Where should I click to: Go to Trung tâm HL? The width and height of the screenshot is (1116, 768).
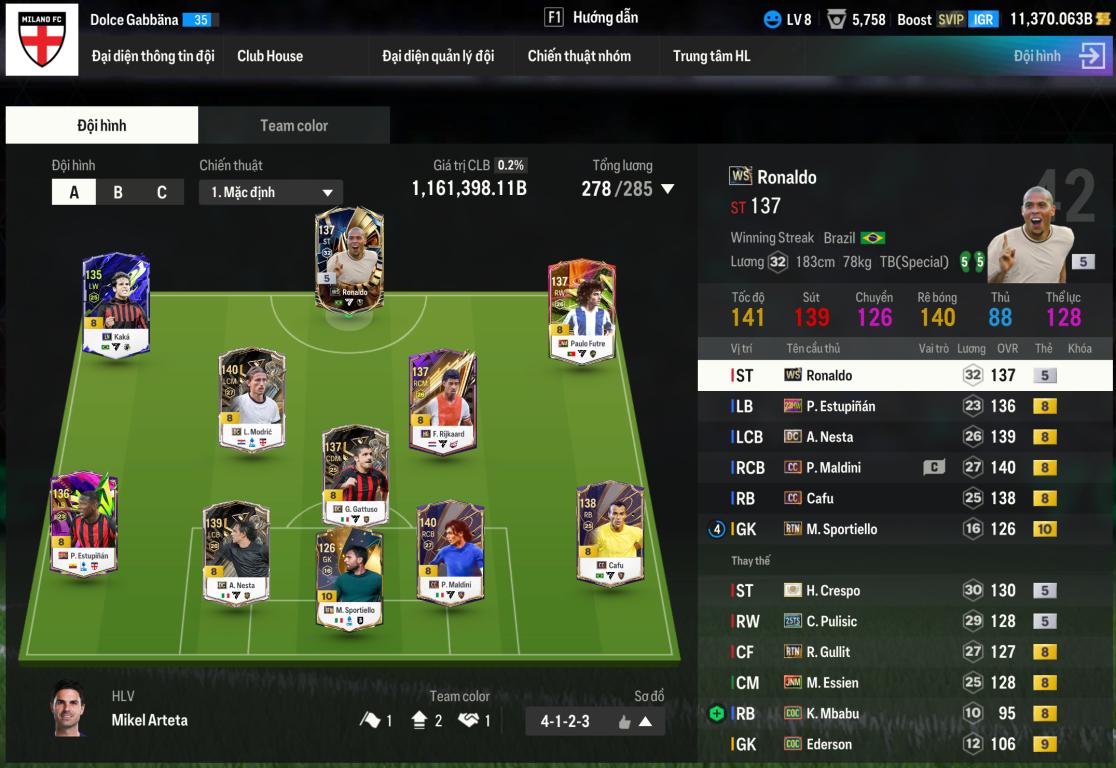click(x=711, y=56)
